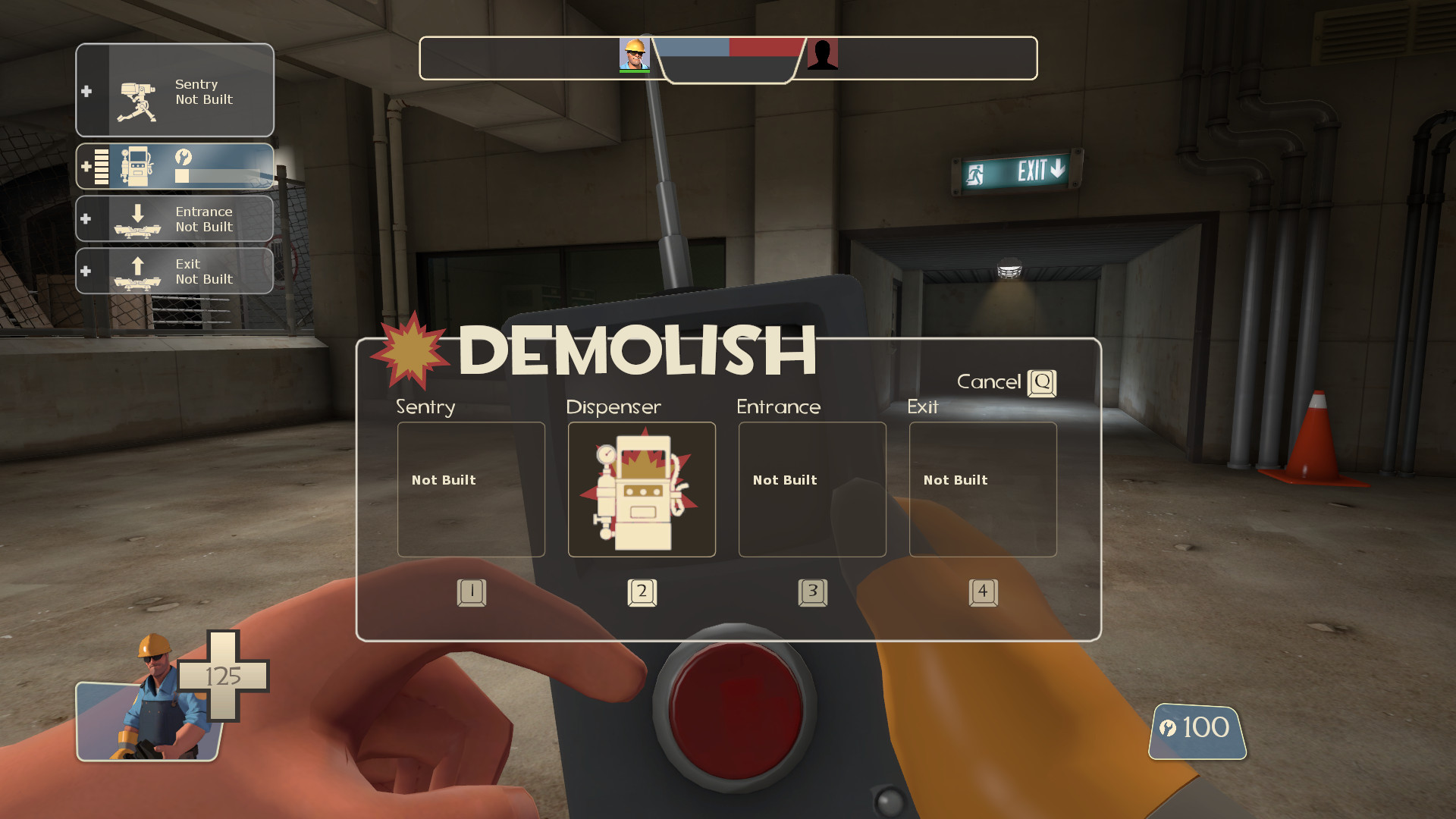Select the Entrance column in the Demolish menu
This screenshot has height=819, width=1456.
tap(811, 489)
